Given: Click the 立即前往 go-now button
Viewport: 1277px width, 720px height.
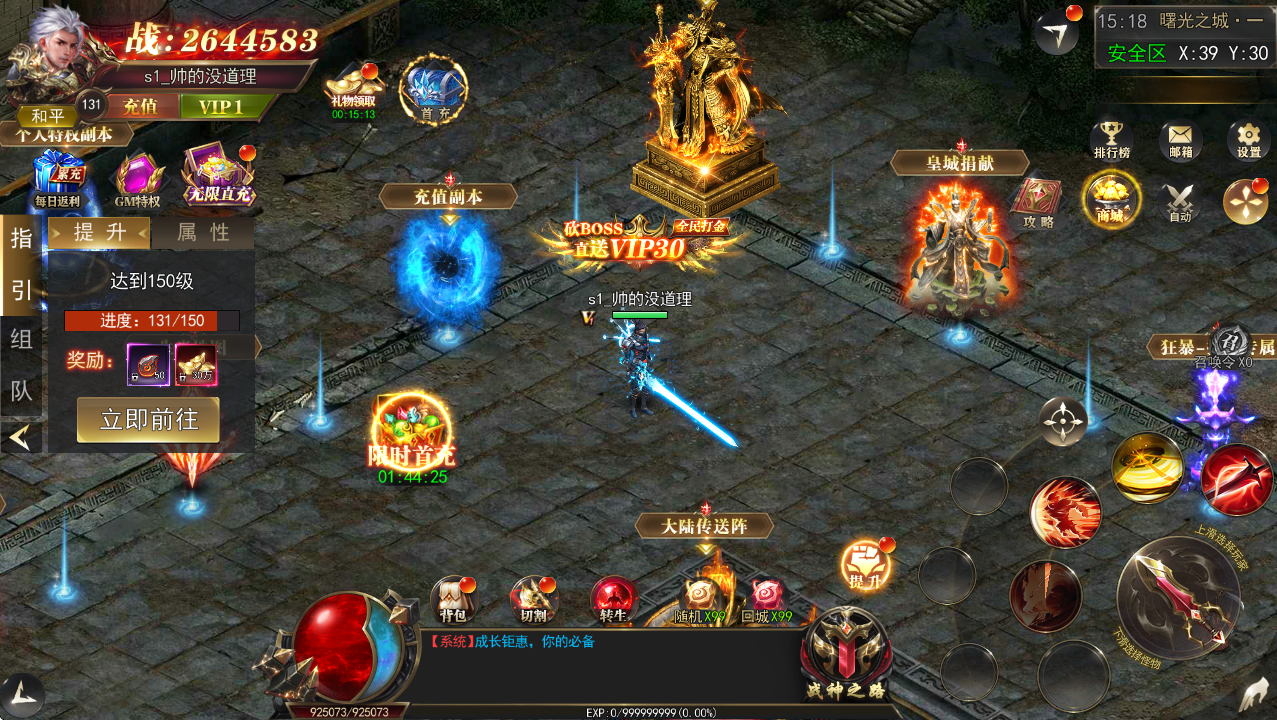Looking at the screenshot, I should (x=148, y=420).
